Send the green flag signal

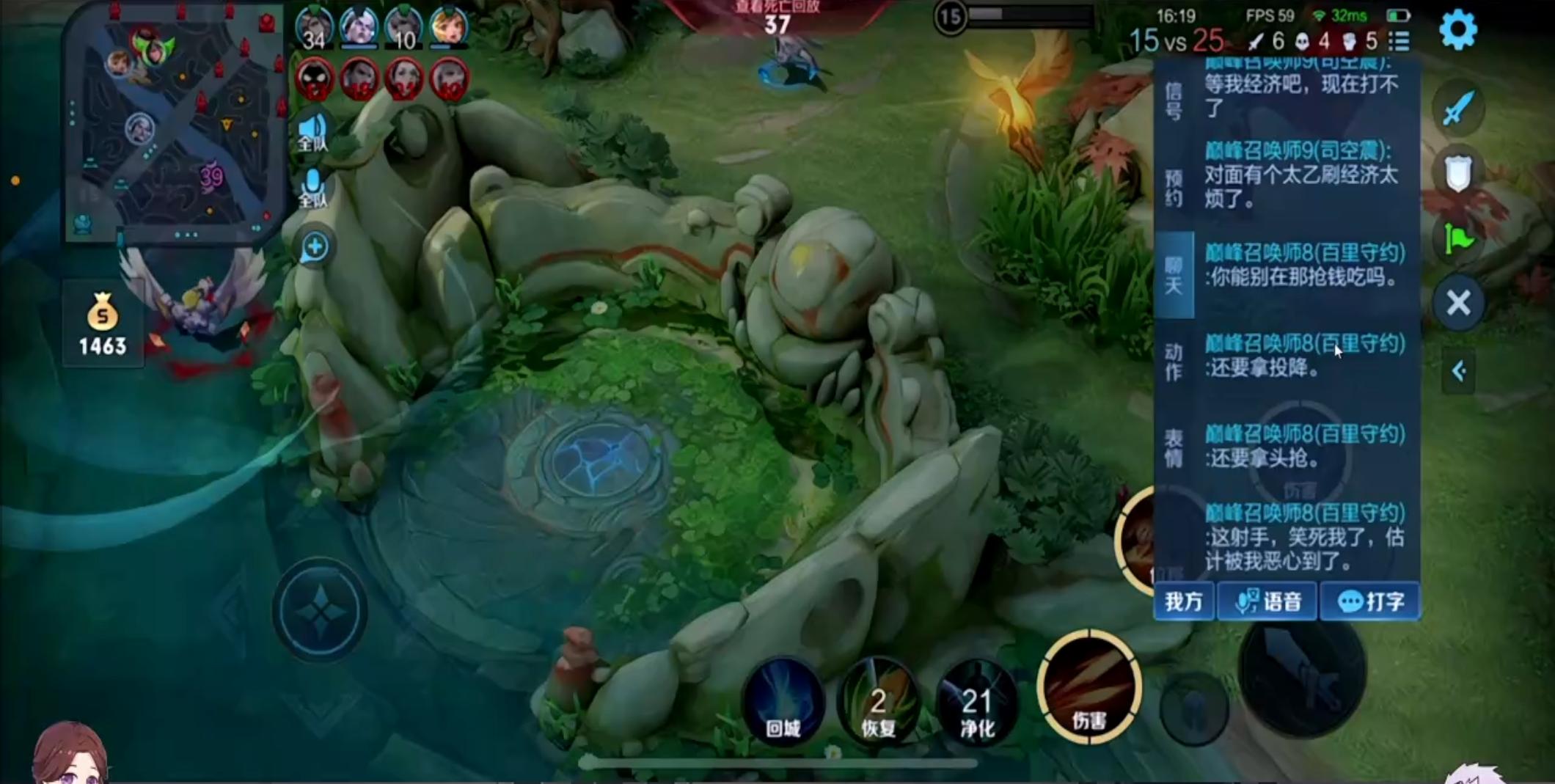pos(1458,238)
